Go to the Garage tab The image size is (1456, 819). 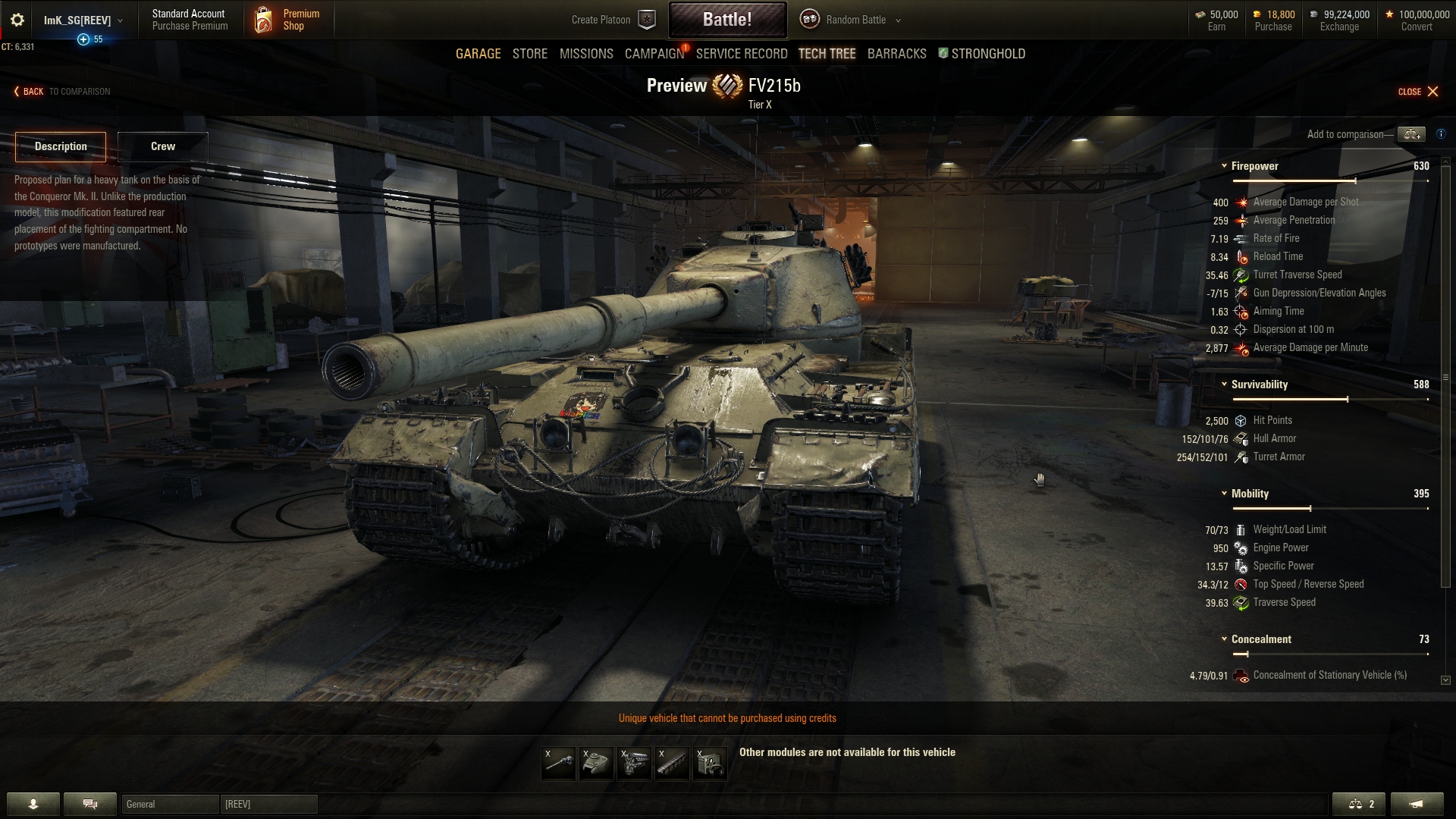pyautogui.click(x=478, y=54)
